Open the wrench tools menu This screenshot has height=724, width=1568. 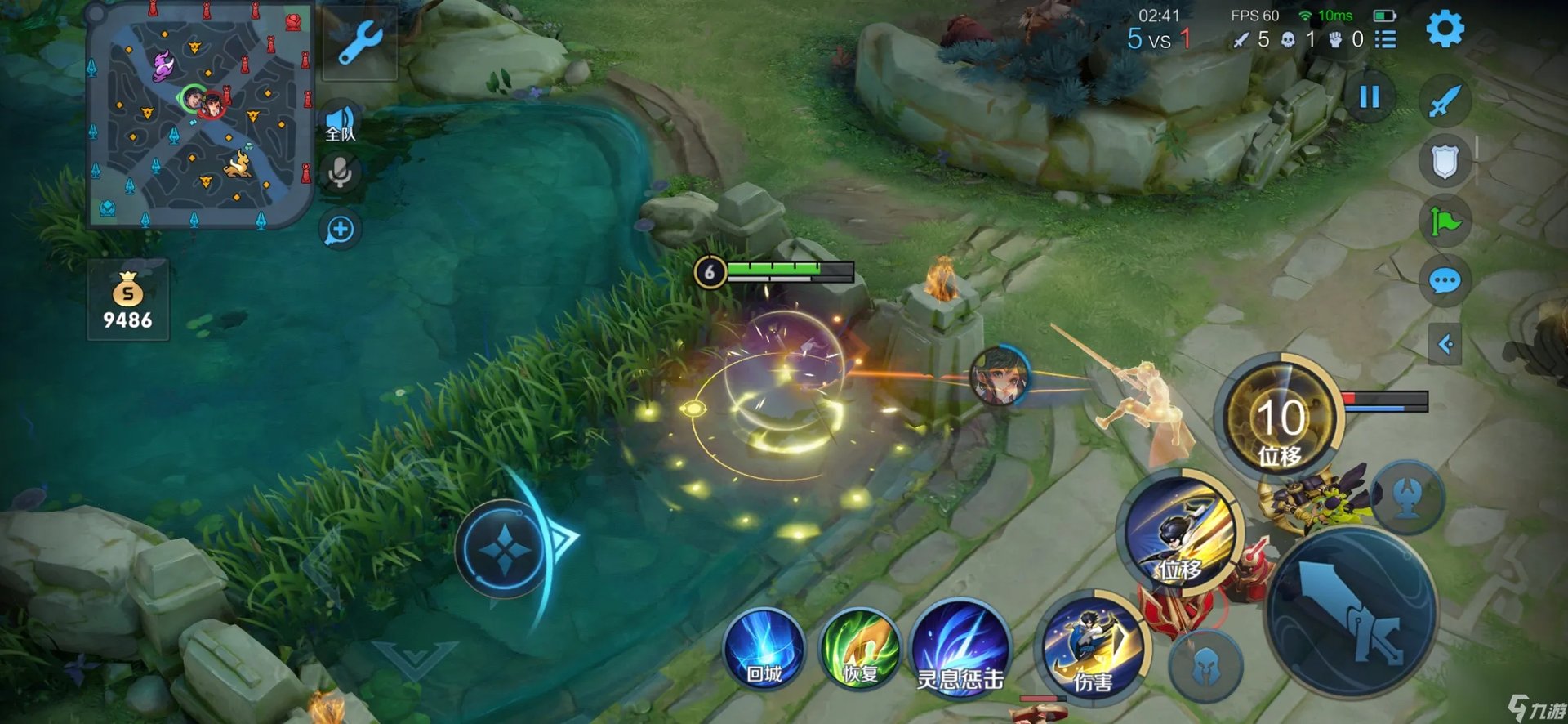coord(360,42)
